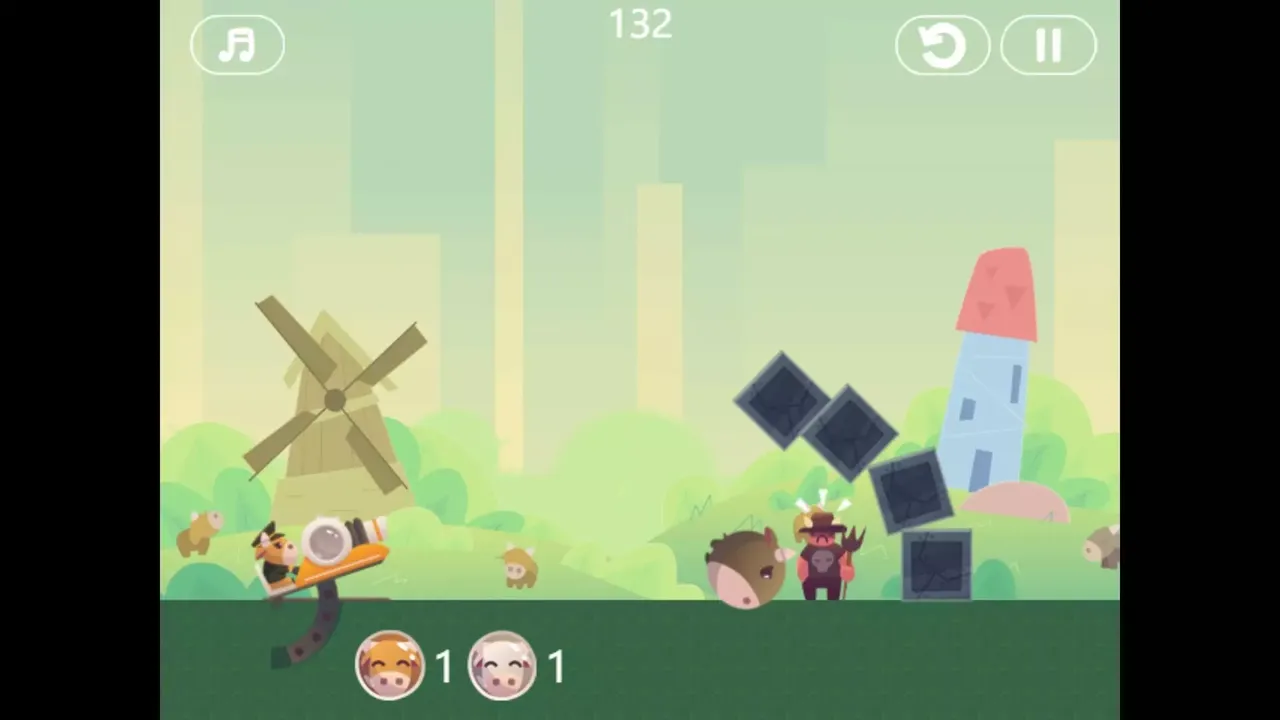1280x720 pixels.
Task: Click the white sheep counter icon
Action: (x=501, y=665)
